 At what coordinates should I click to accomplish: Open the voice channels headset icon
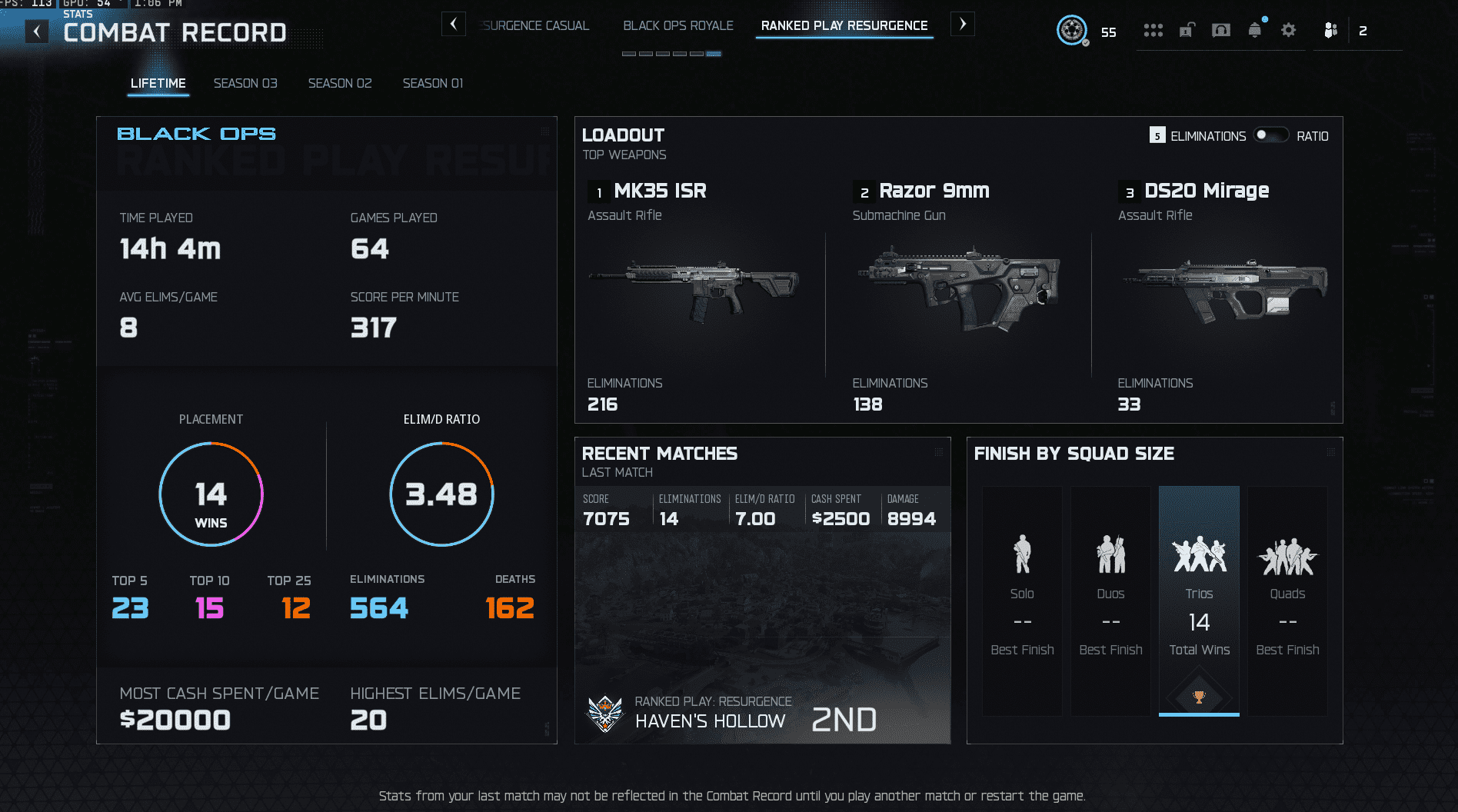1221,30
